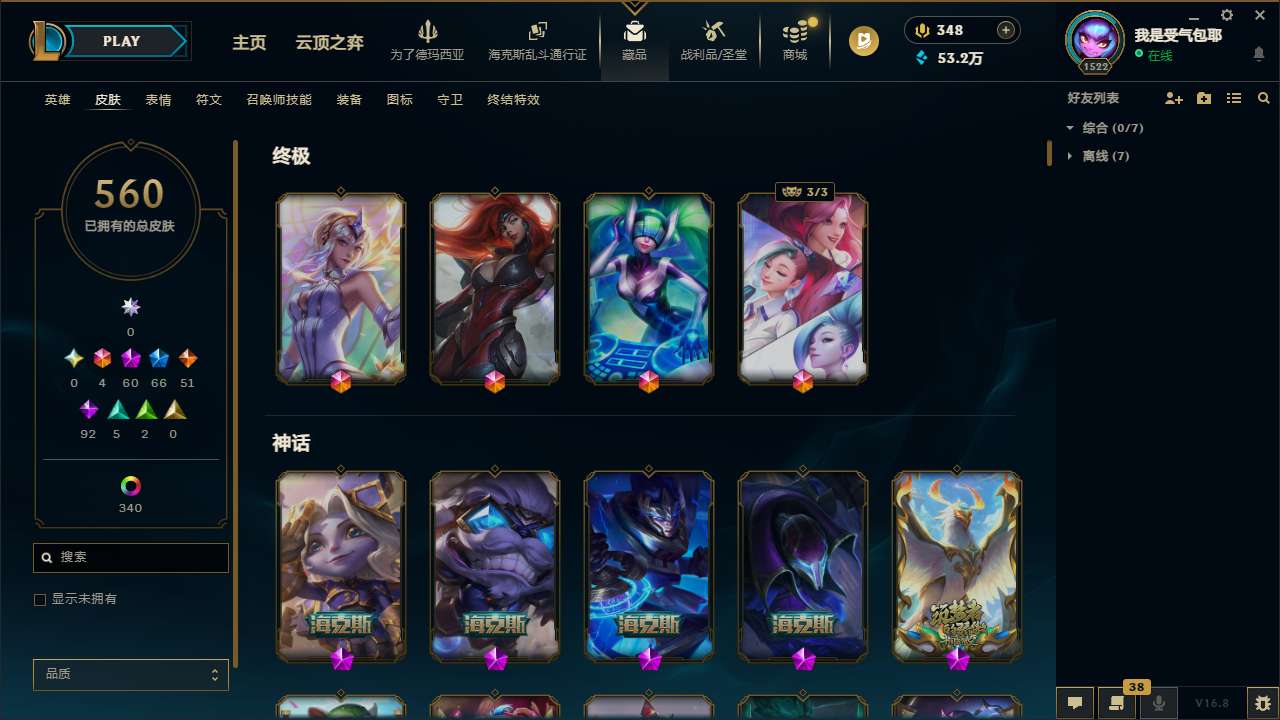Screen dimensions: 1280x720
Task: Switch friend list view with list icon
Action: 1234,97
